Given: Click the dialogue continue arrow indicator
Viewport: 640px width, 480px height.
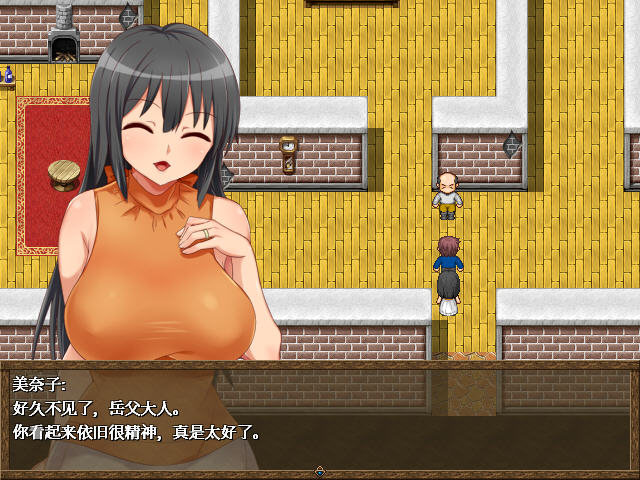Looking at the screenshot, I should [319, 470].
